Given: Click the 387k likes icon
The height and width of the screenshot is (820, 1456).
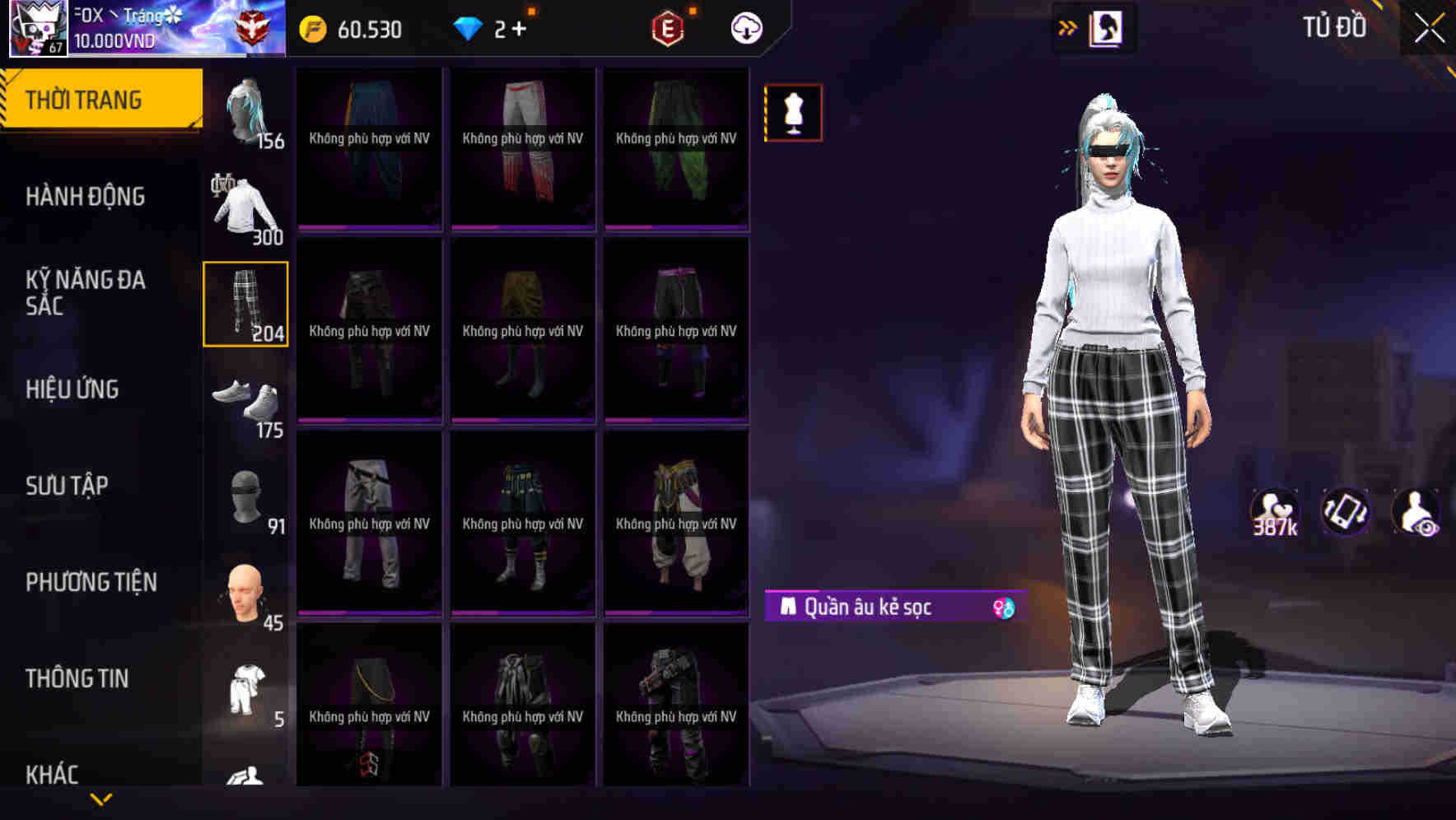Looking at the screenshot, I should tap(1275, 512).
